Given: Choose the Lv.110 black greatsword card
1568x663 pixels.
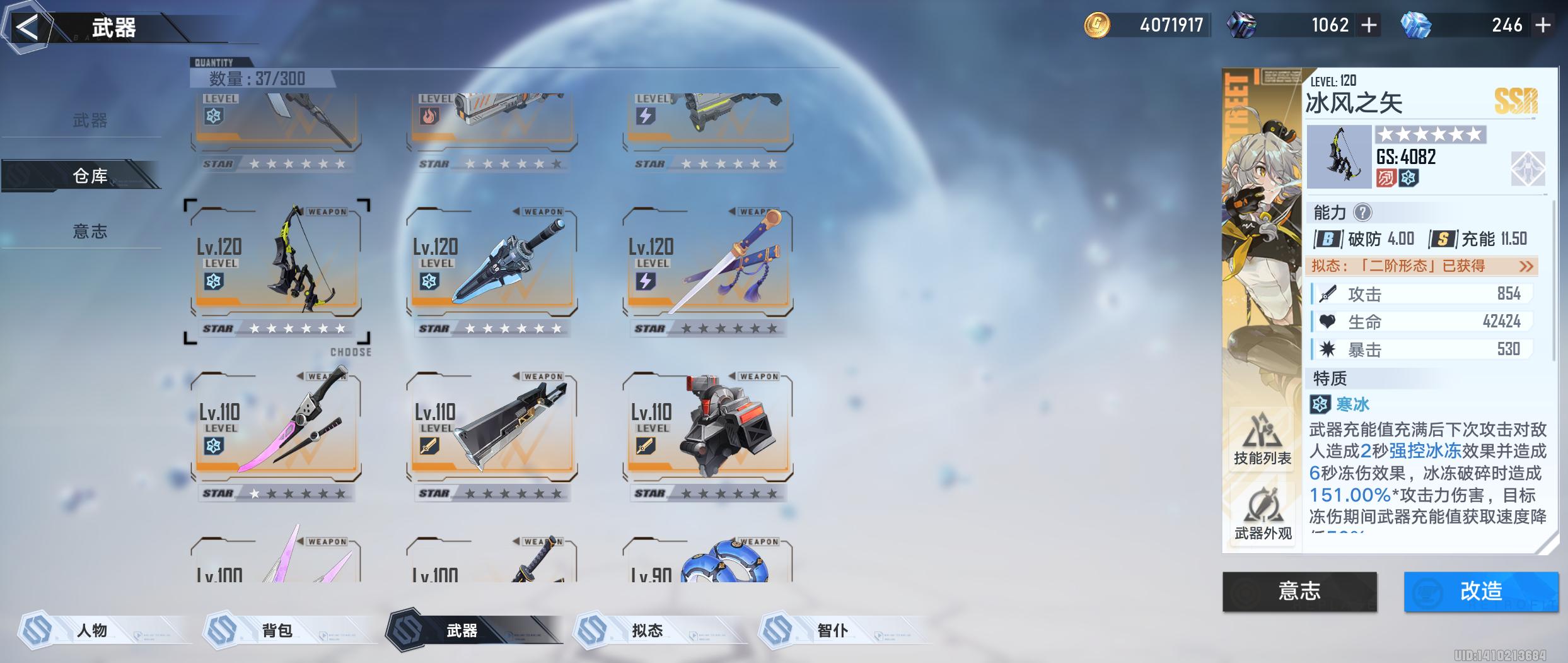Looking at the screenshot, I should 492,429.
